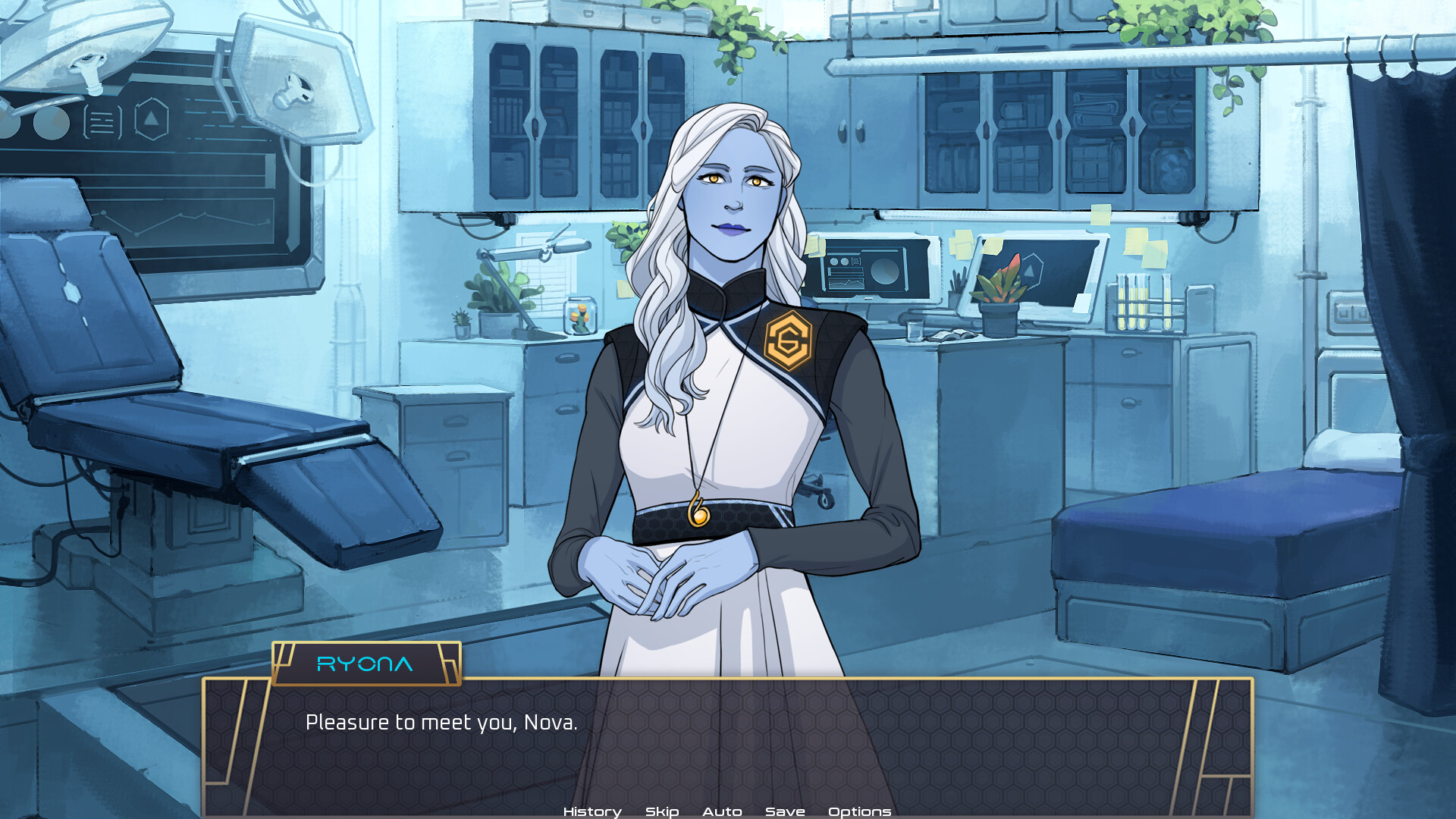The image size is (1456, 819).
Task: Open the Options menu
Action: pyautogui.click(x=860, y=811)
